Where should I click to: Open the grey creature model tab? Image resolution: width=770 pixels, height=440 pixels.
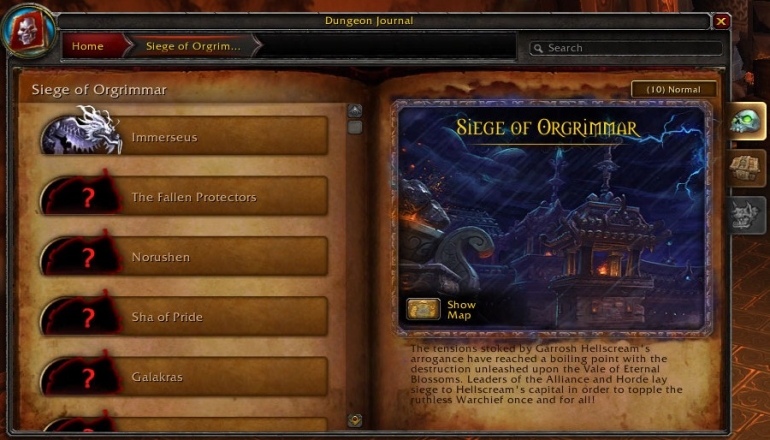pyautogui.click(x=745, y=214)
